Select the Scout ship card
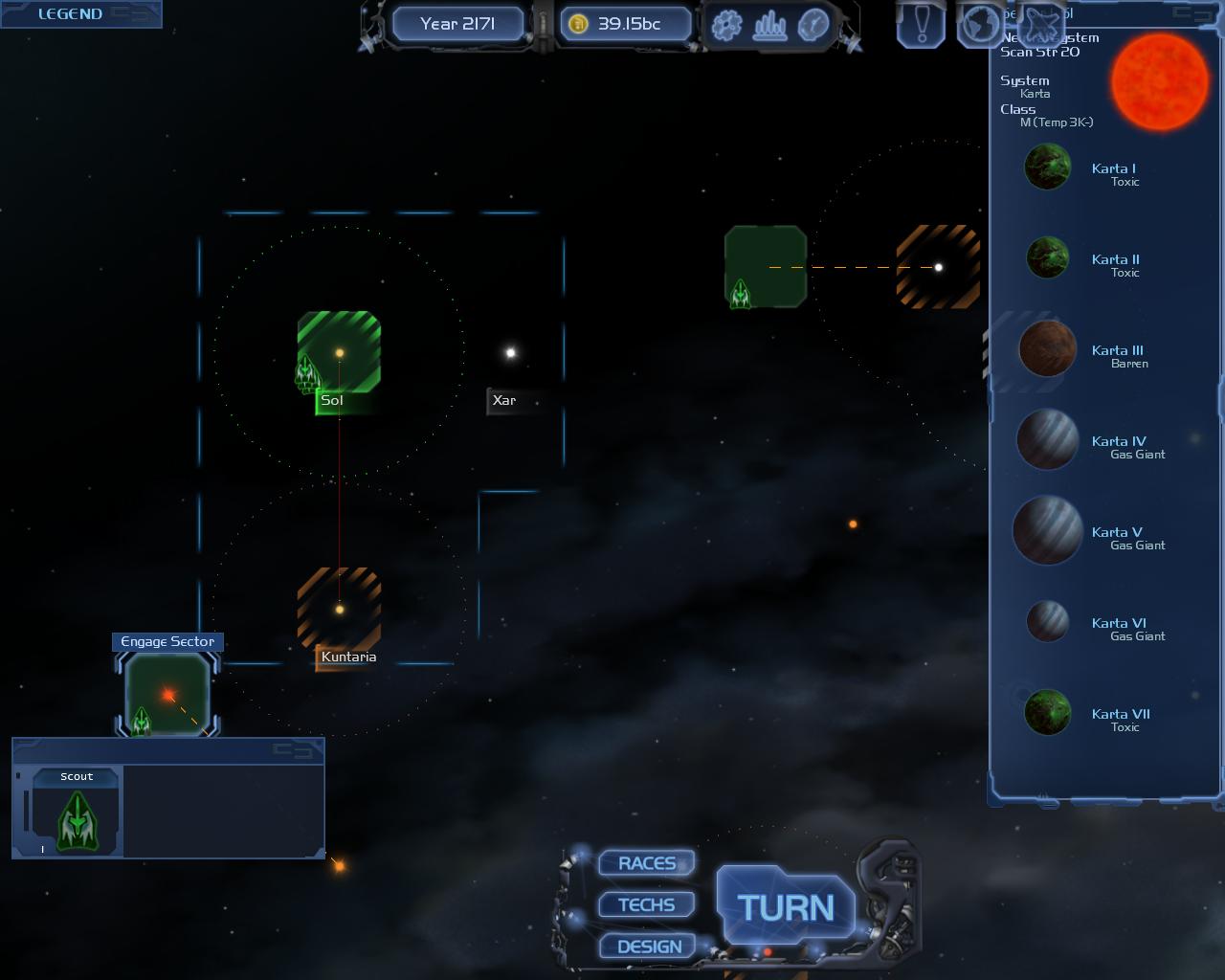This screenshot has height=980, width=1225. pyautogui.click(x=77, y=813)
